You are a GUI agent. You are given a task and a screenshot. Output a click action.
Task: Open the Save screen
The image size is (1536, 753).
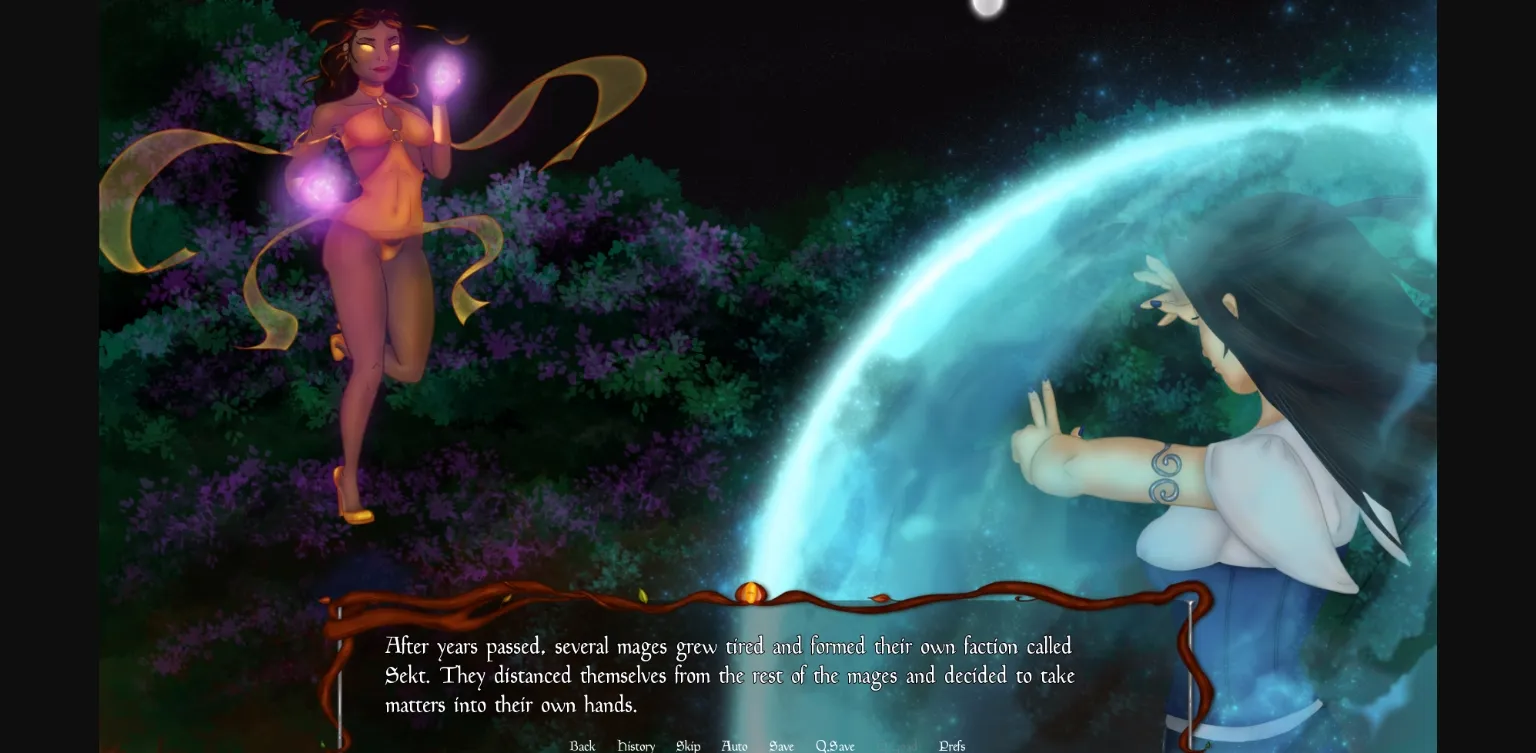781,746
